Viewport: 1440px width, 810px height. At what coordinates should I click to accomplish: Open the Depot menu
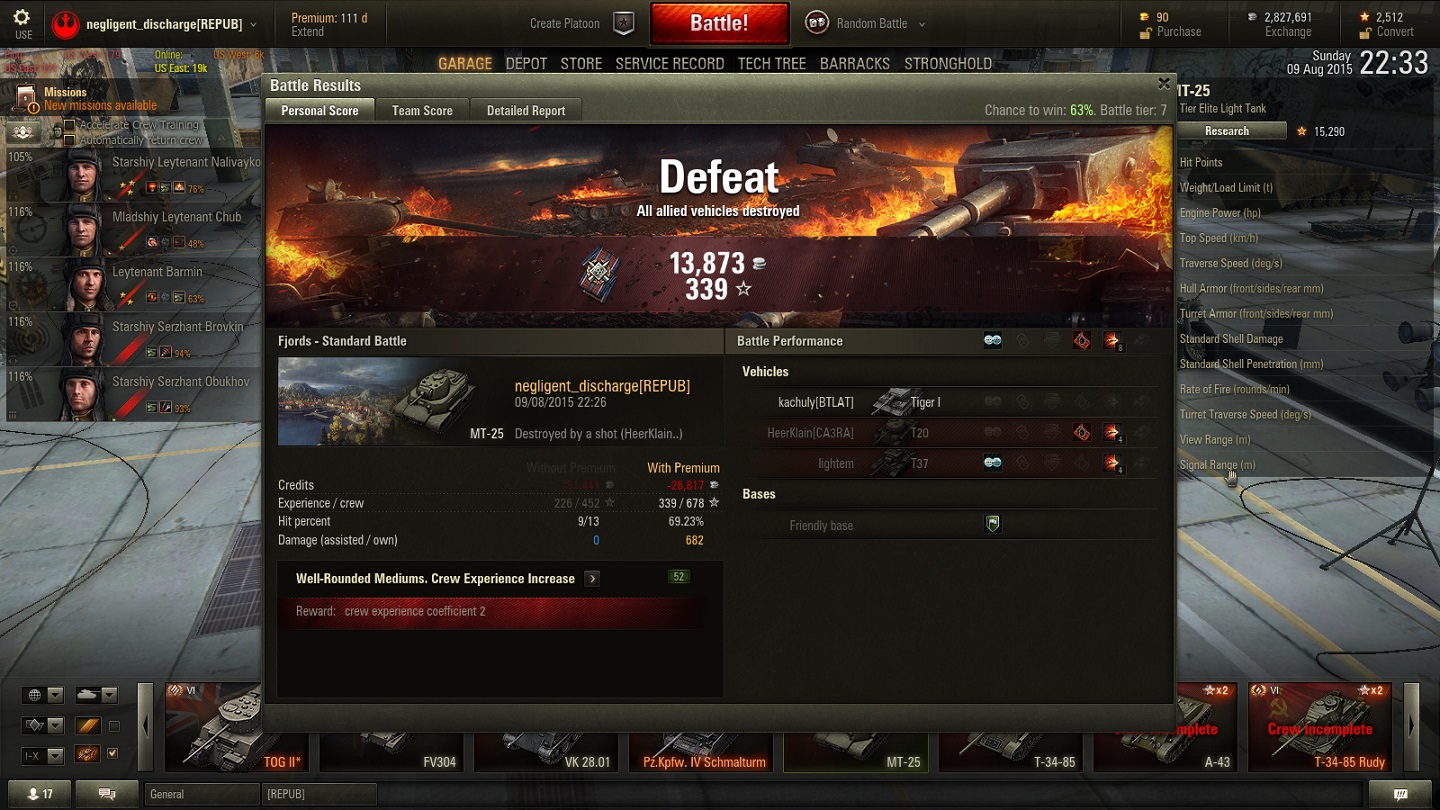[526, 64]
